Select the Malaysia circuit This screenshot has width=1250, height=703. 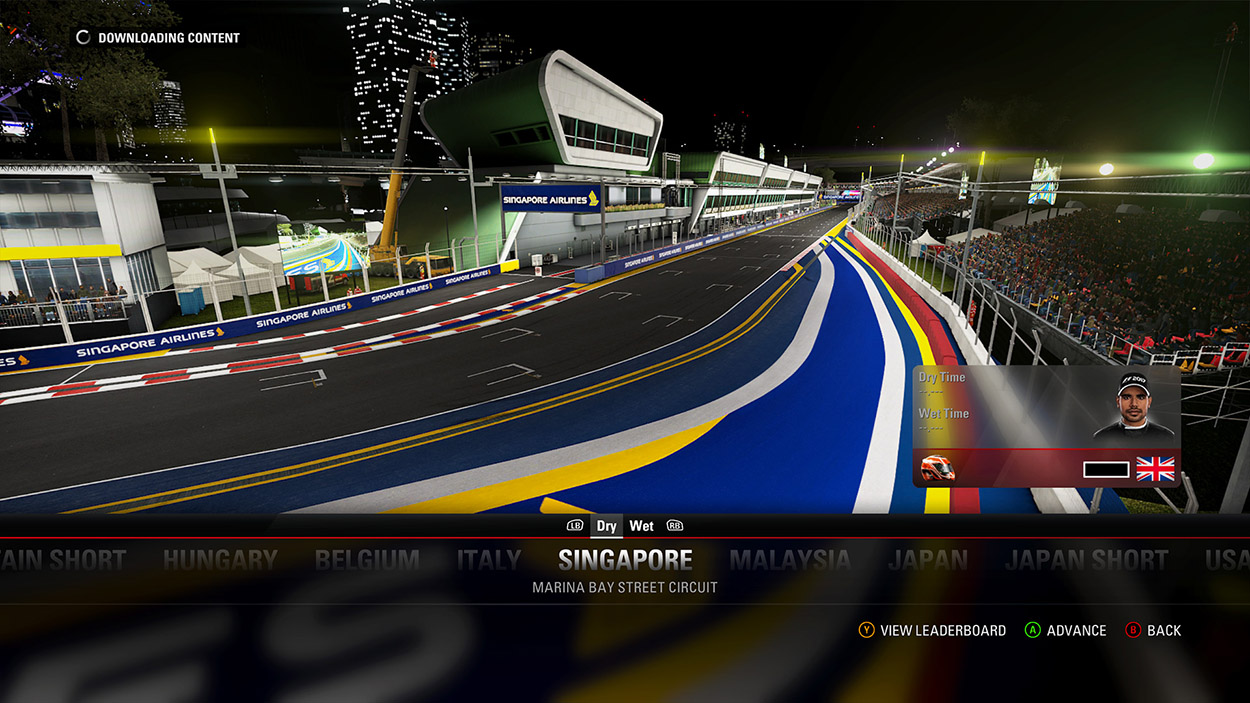point(789,560)
